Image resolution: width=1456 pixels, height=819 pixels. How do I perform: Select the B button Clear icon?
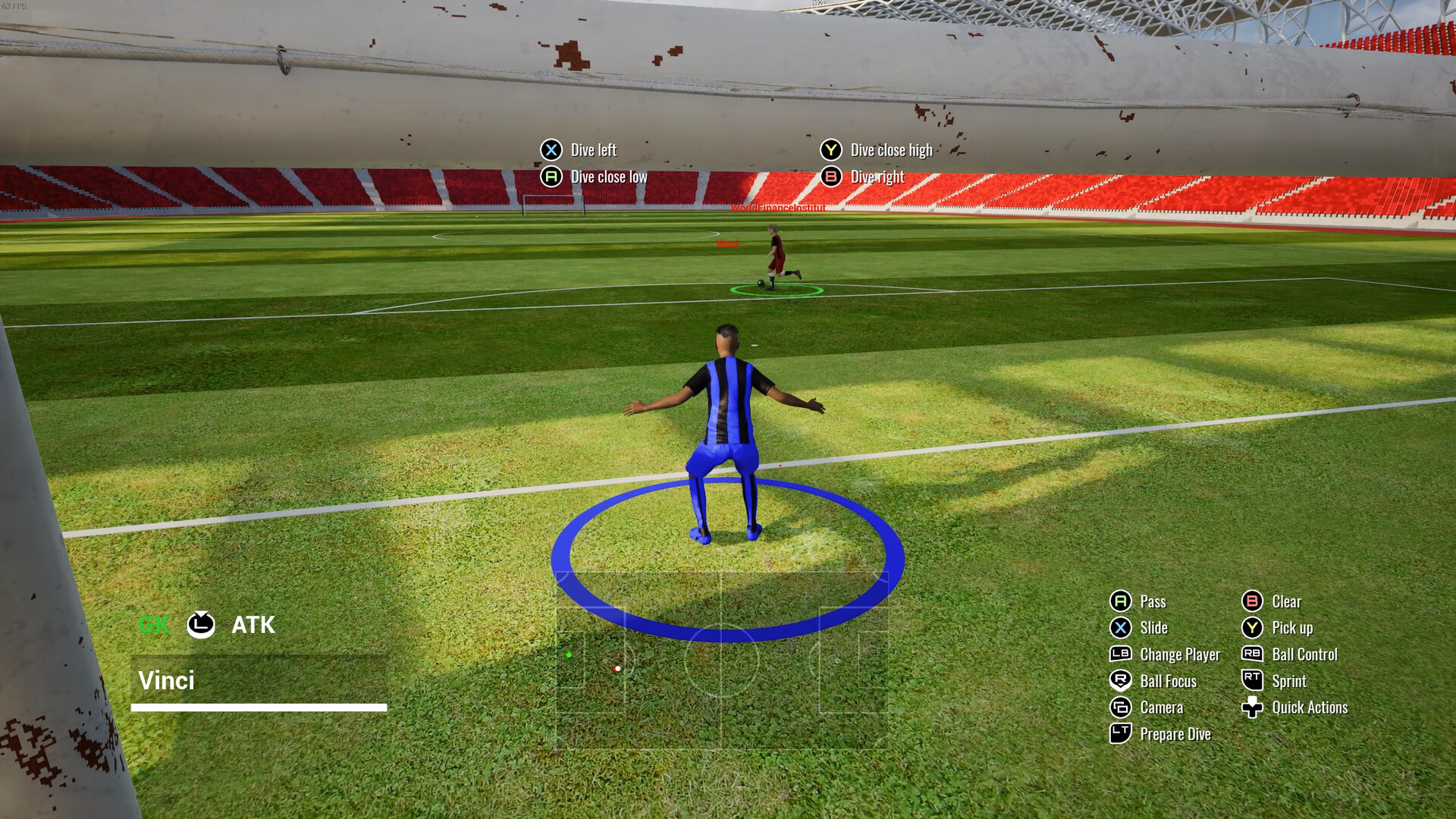pos(1251,601)
